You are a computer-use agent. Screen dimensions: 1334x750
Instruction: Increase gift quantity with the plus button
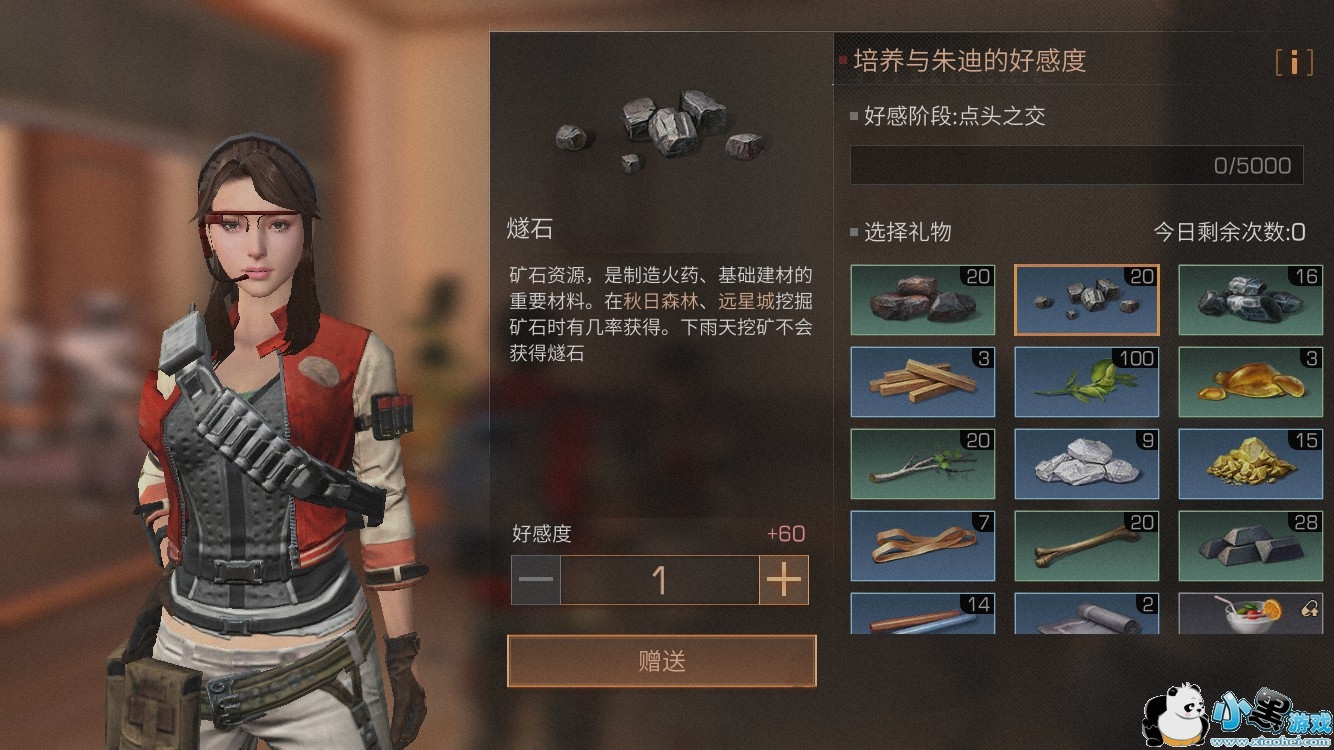coord(784,580)
